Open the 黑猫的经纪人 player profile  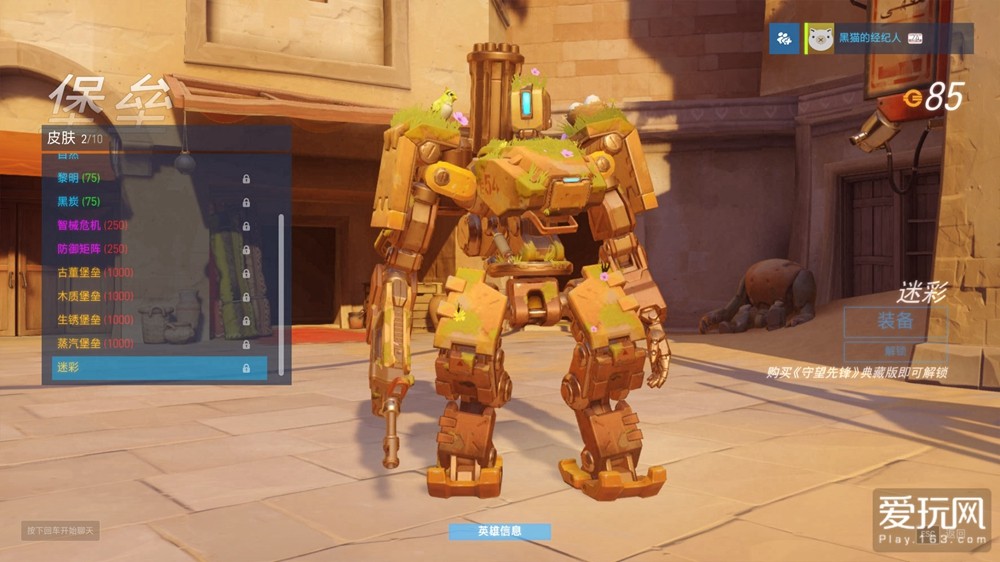coord(868,38)
